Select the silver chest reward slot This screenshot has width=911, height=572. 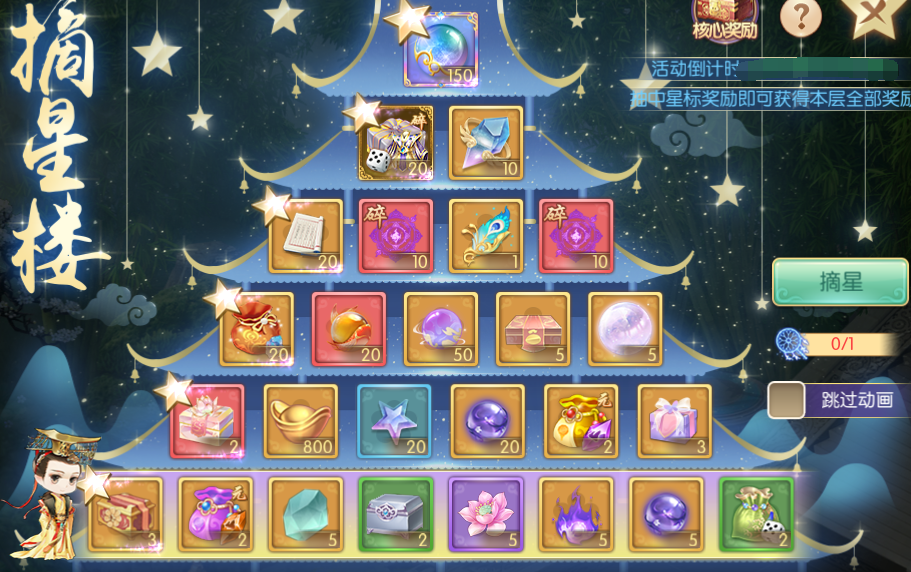coord(396,514)
